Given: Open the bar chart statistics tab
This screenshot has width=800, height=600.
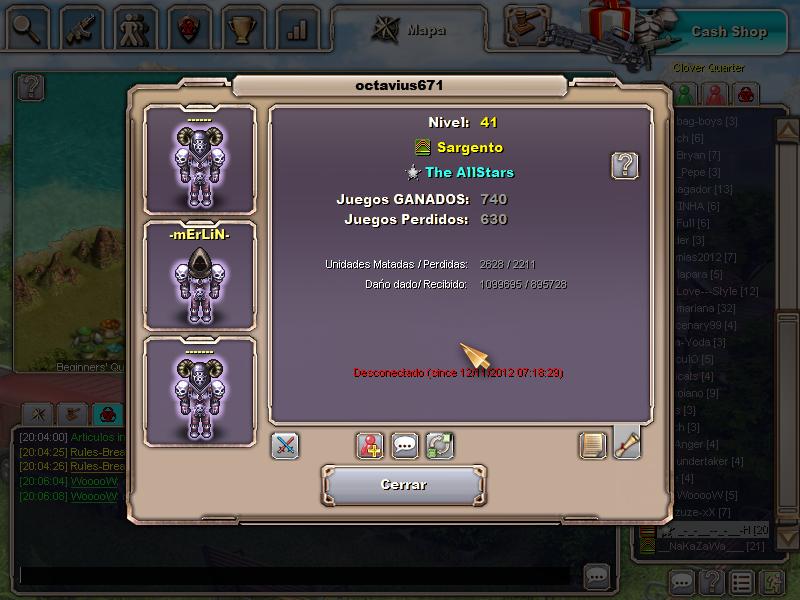Looking at the screenshot, I should coord(296,28).
